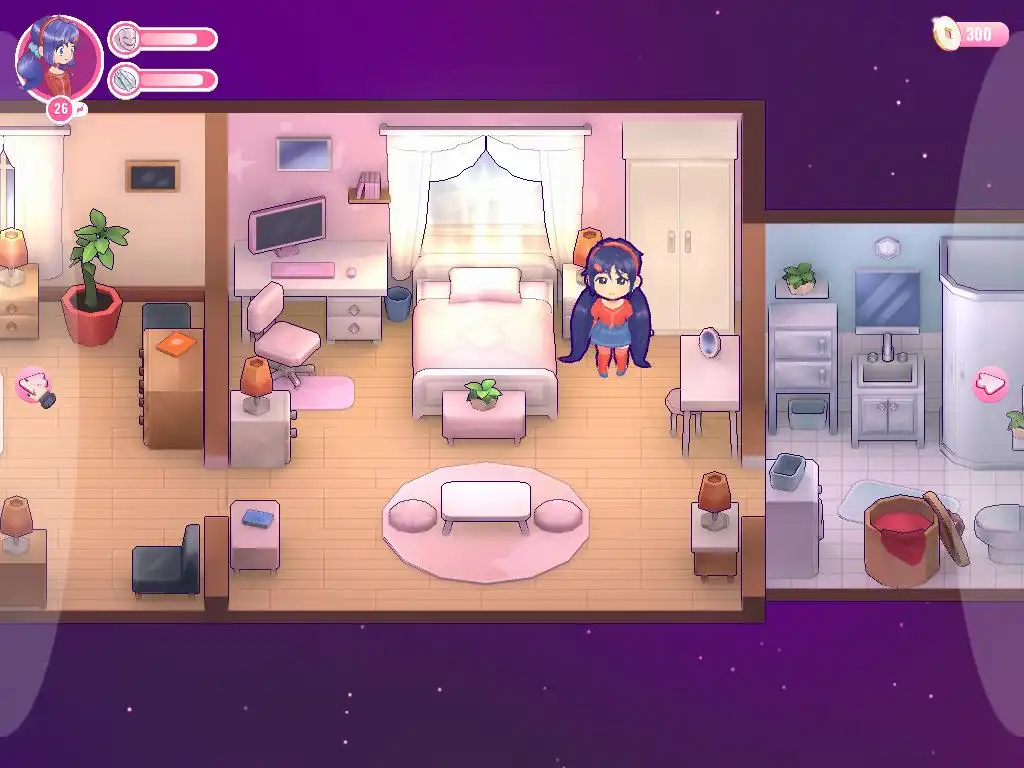Click the pink arrow bubble with vacuum
The height and width of the screenshot is (768, 1024).
tap(34, 386)
